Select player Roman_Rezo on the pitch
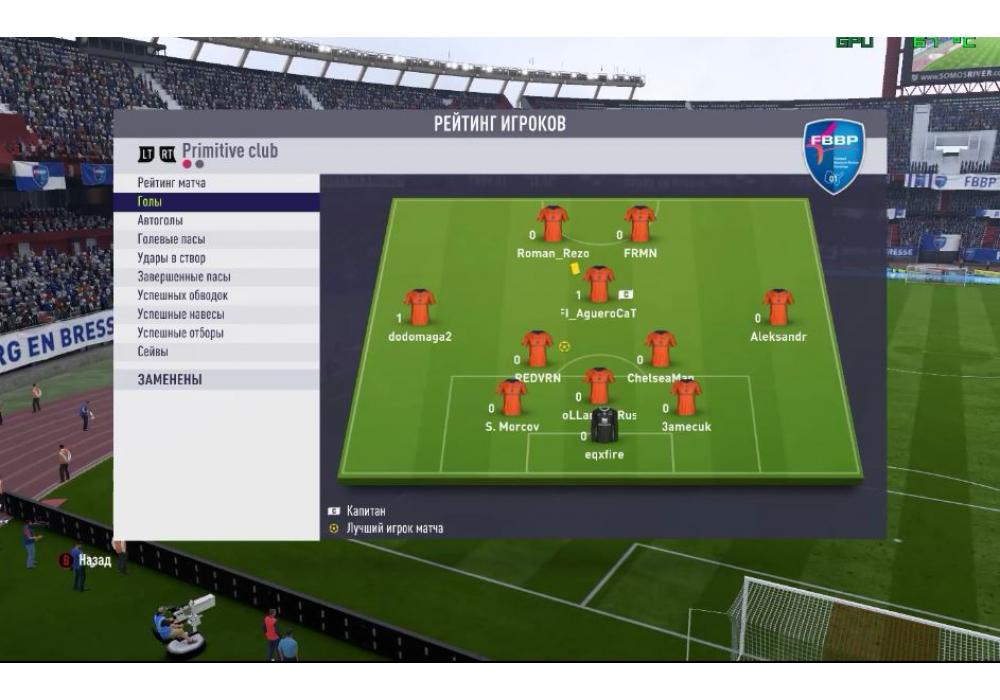This screenshot has height=700, width=1000. [552, 225]
